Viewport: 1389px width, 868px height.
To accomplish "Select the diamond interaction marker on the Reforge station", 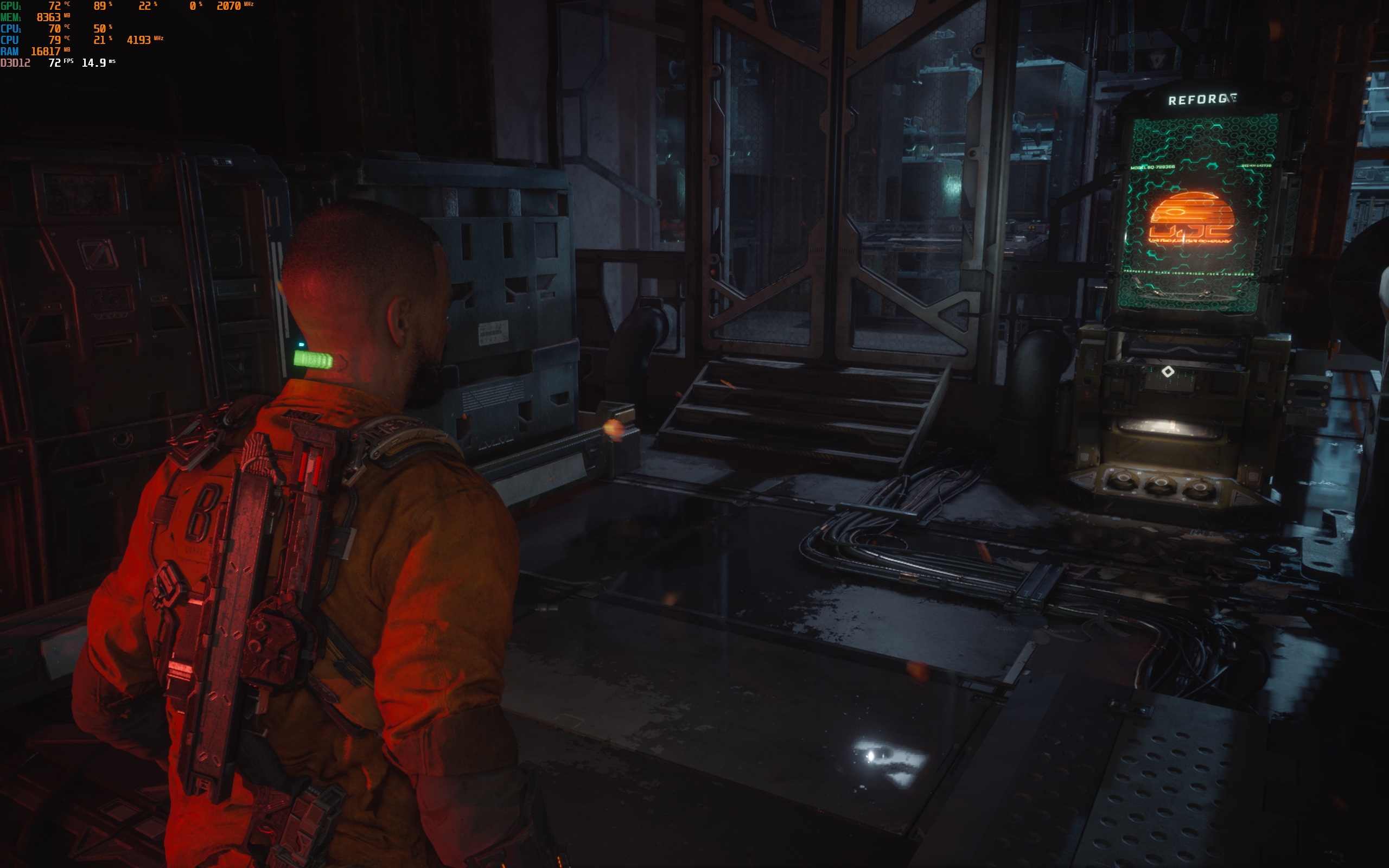I will click(x=1168, y=372).
